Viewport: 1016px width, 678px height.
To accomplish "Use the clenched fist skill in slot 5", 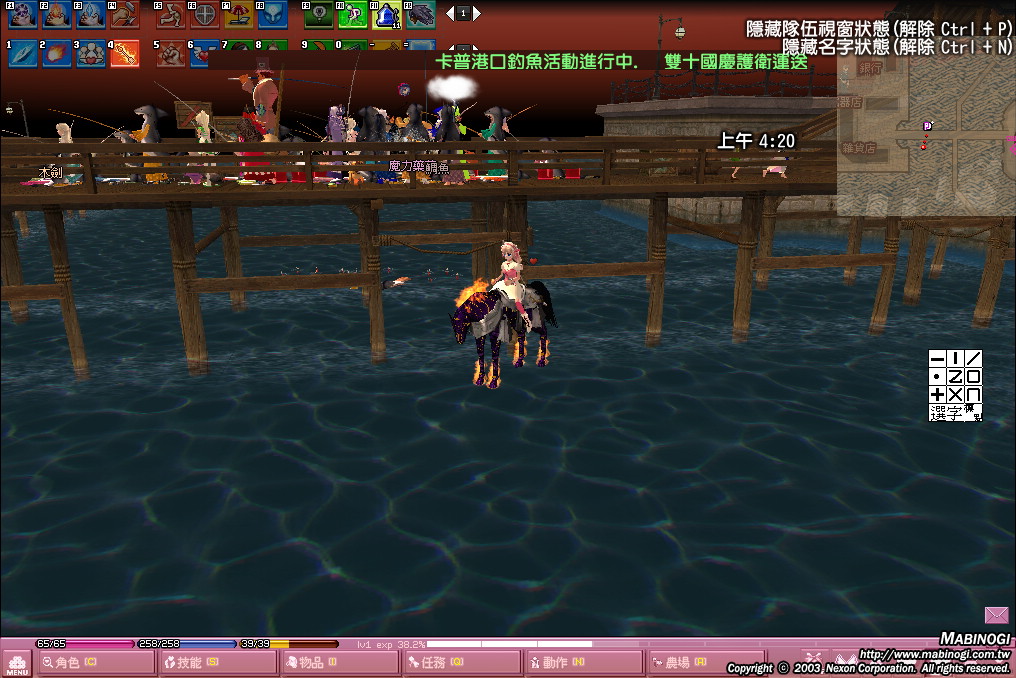I will 171,54.
